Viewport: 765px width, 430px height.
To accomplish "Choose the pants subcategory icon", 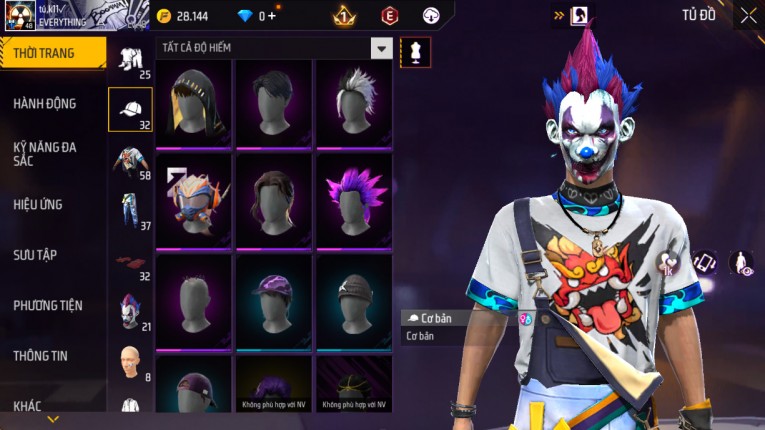I will tap(130, 212).
